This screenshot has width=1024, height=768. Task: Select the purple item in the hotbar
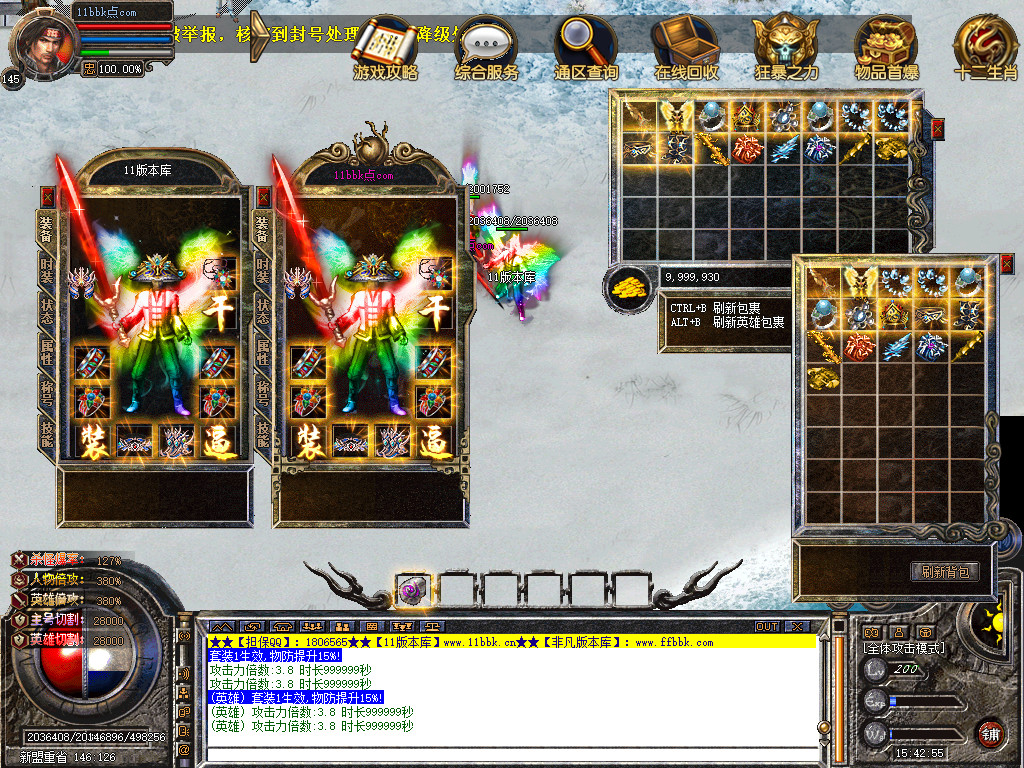click(x=410, y=592)
